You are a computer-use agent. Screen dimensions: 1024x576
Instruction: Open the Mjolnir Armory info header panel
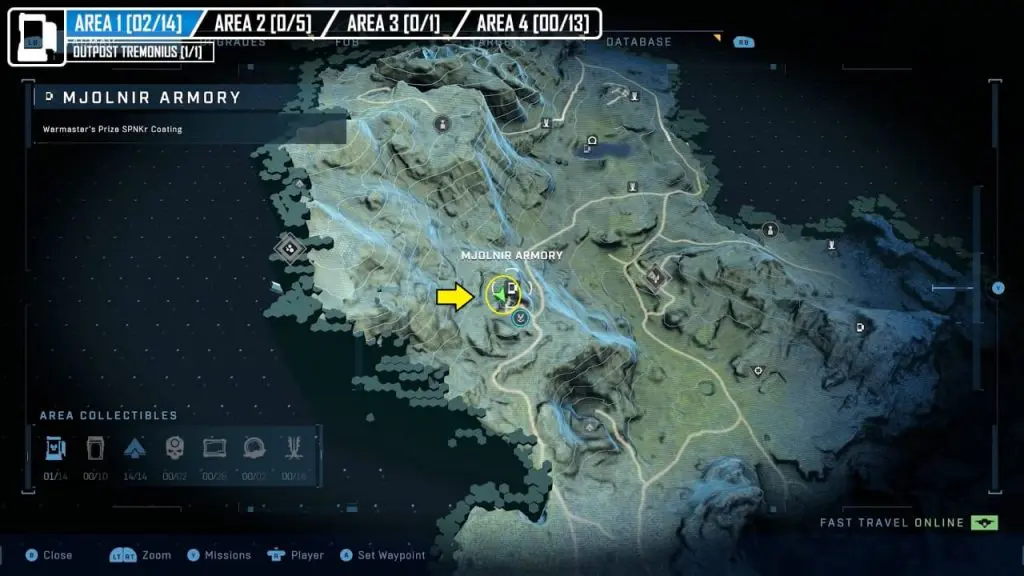pos(166,98)
